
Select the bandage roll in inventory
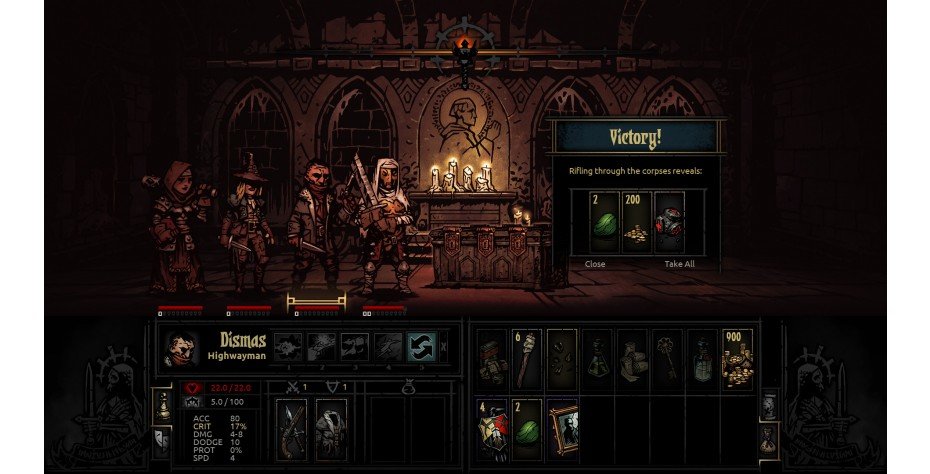tap(632, 359)
